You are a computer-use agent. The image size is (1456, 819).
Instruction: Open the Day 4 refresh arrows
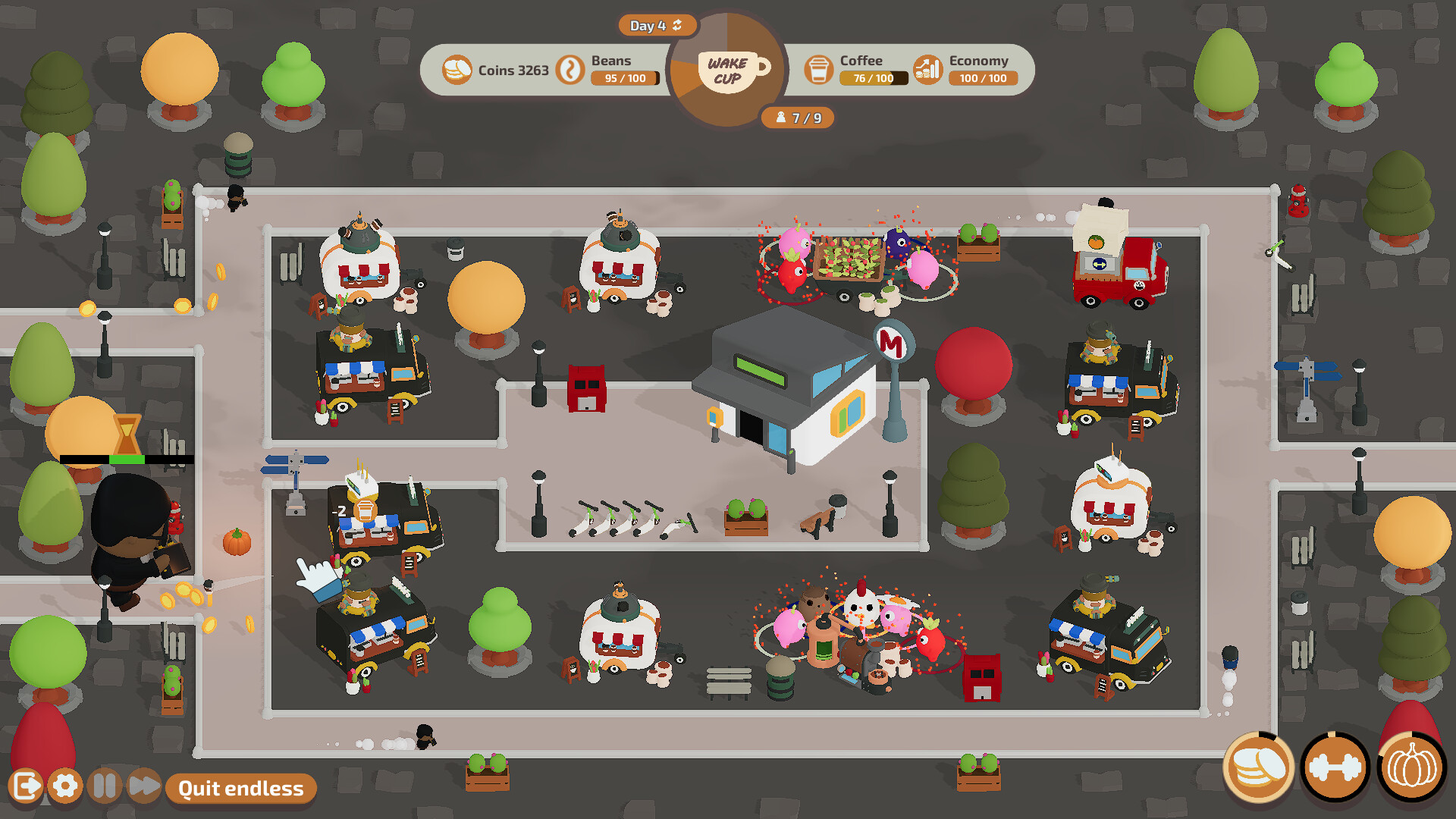(x=677, y=25)
